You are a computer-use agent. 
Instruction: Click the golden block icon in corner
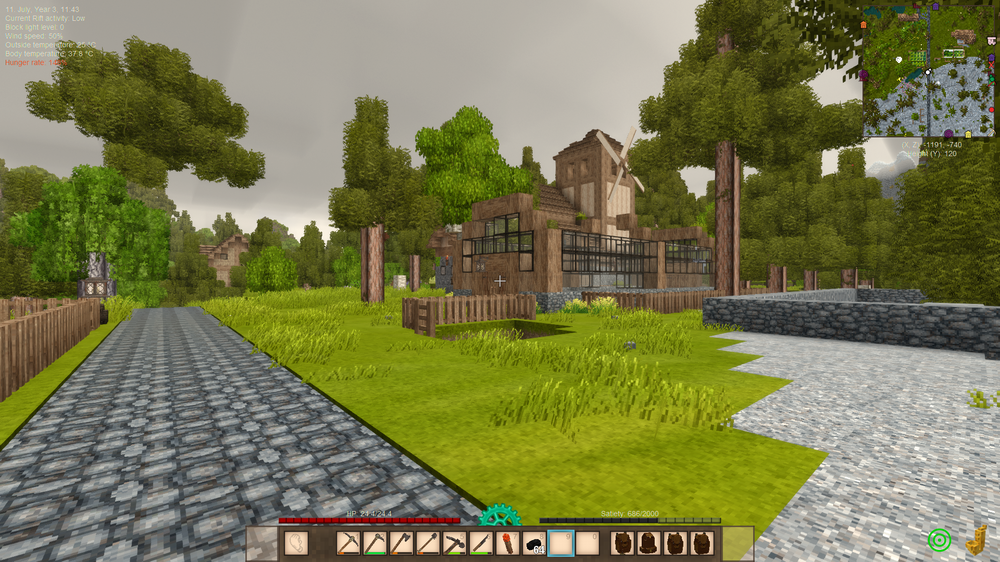pos(976,539)
